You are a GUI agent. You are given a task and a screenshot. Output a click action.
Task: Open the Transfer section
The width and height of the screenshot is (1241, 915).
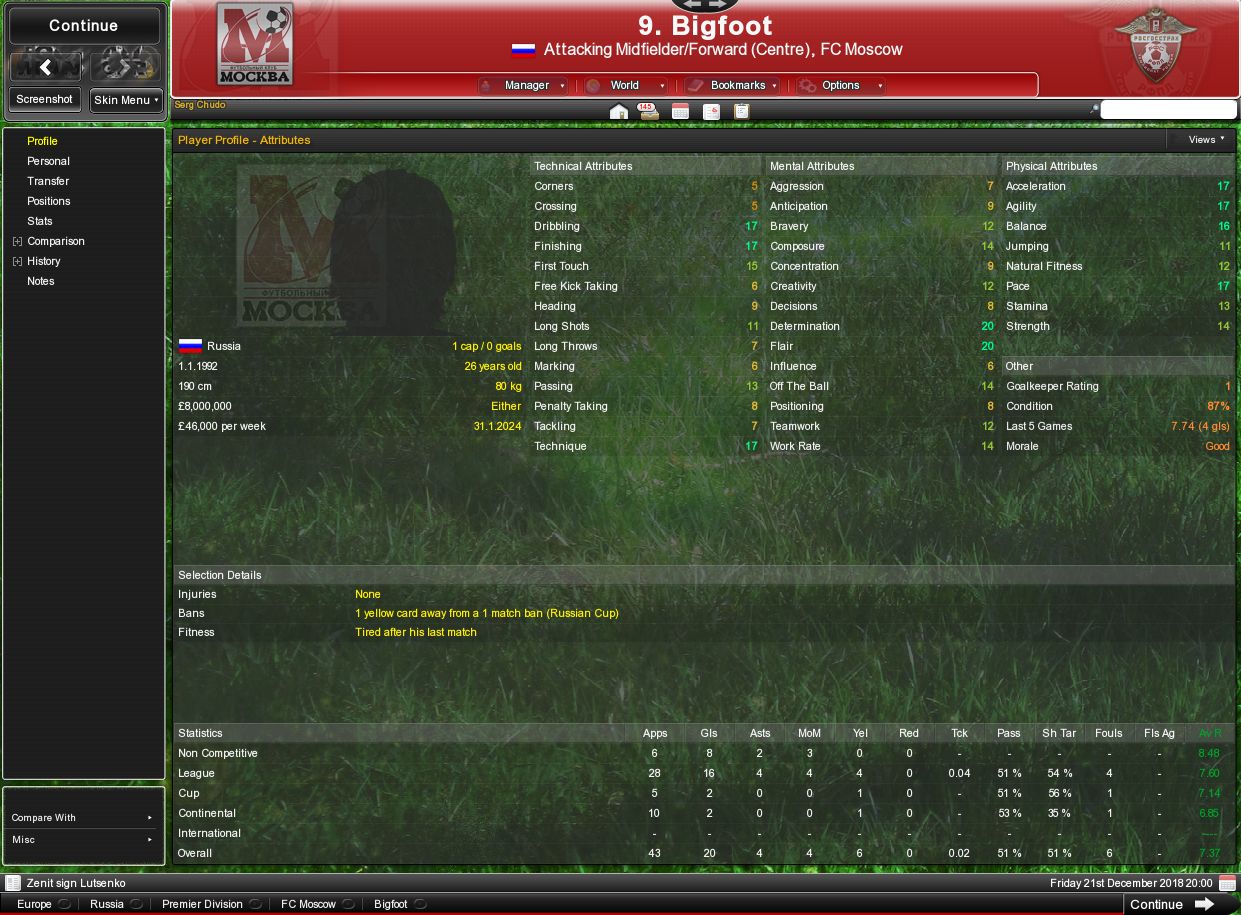(x=48, y=181)
